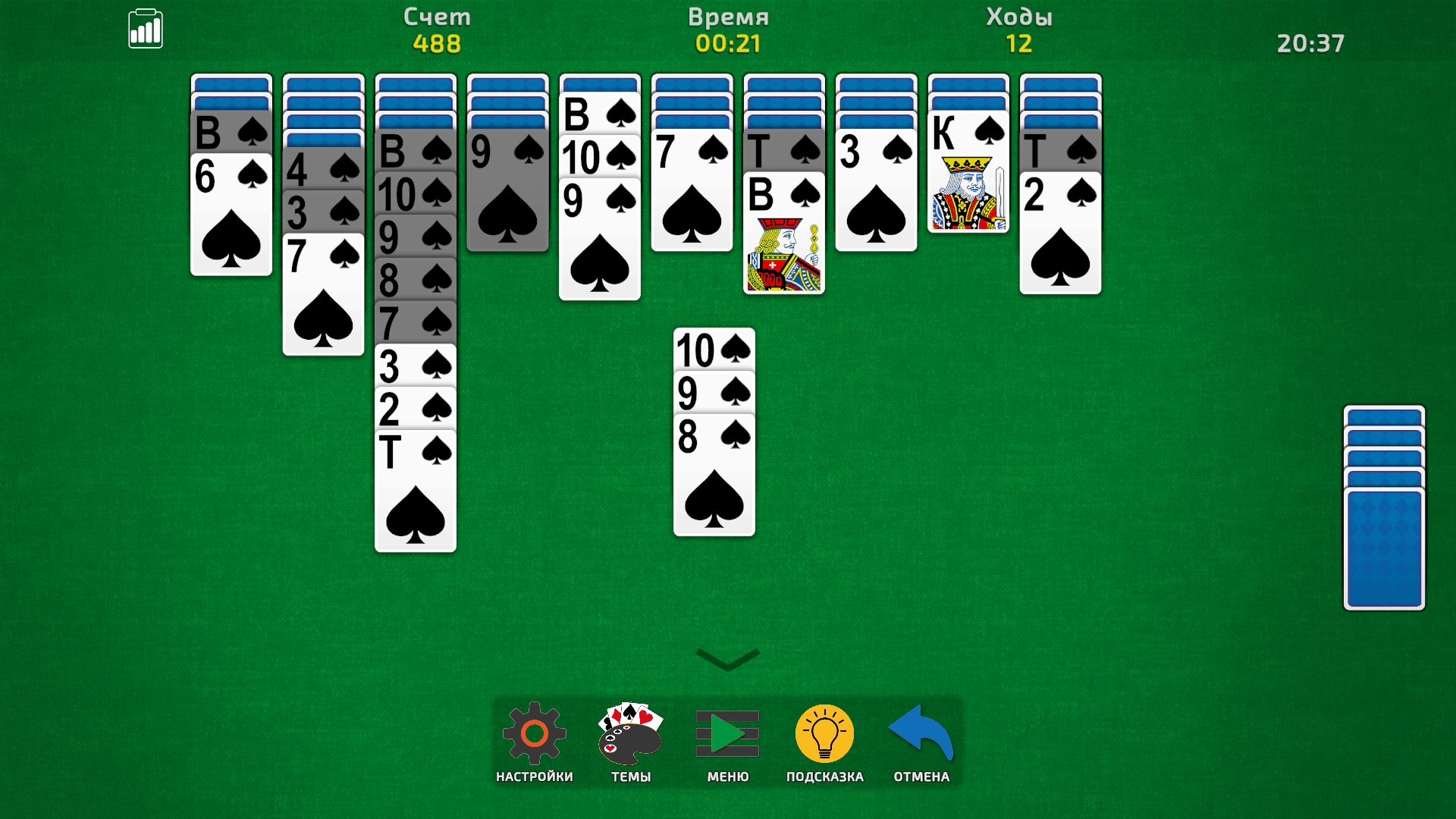View game statistics via the bar chart icon
Screen dimensions: 1456x819
coord(146,28)
